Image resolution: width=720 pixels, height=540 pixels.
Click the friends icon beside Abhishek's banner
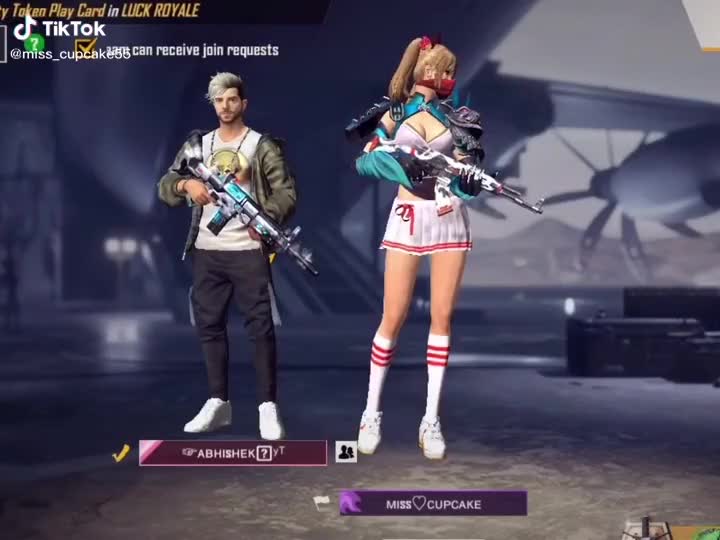(x=346, y=452)
